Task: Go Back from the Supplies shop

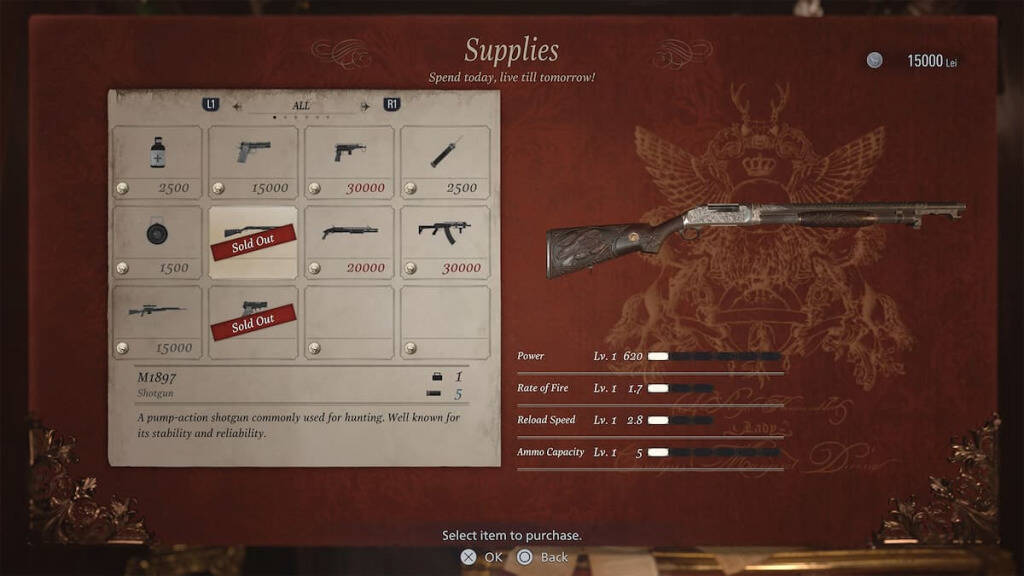Action: [x=543, y=557]
